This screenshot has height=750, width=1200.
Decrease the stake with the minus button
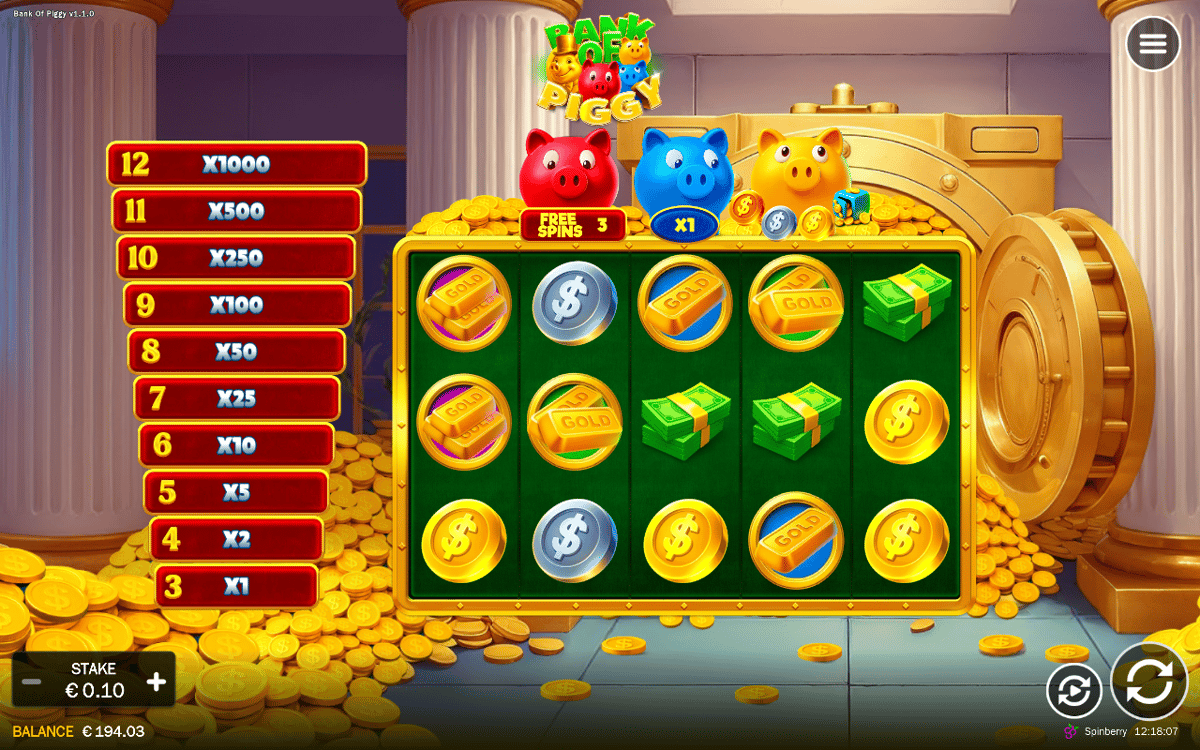(x=32, y=682)
